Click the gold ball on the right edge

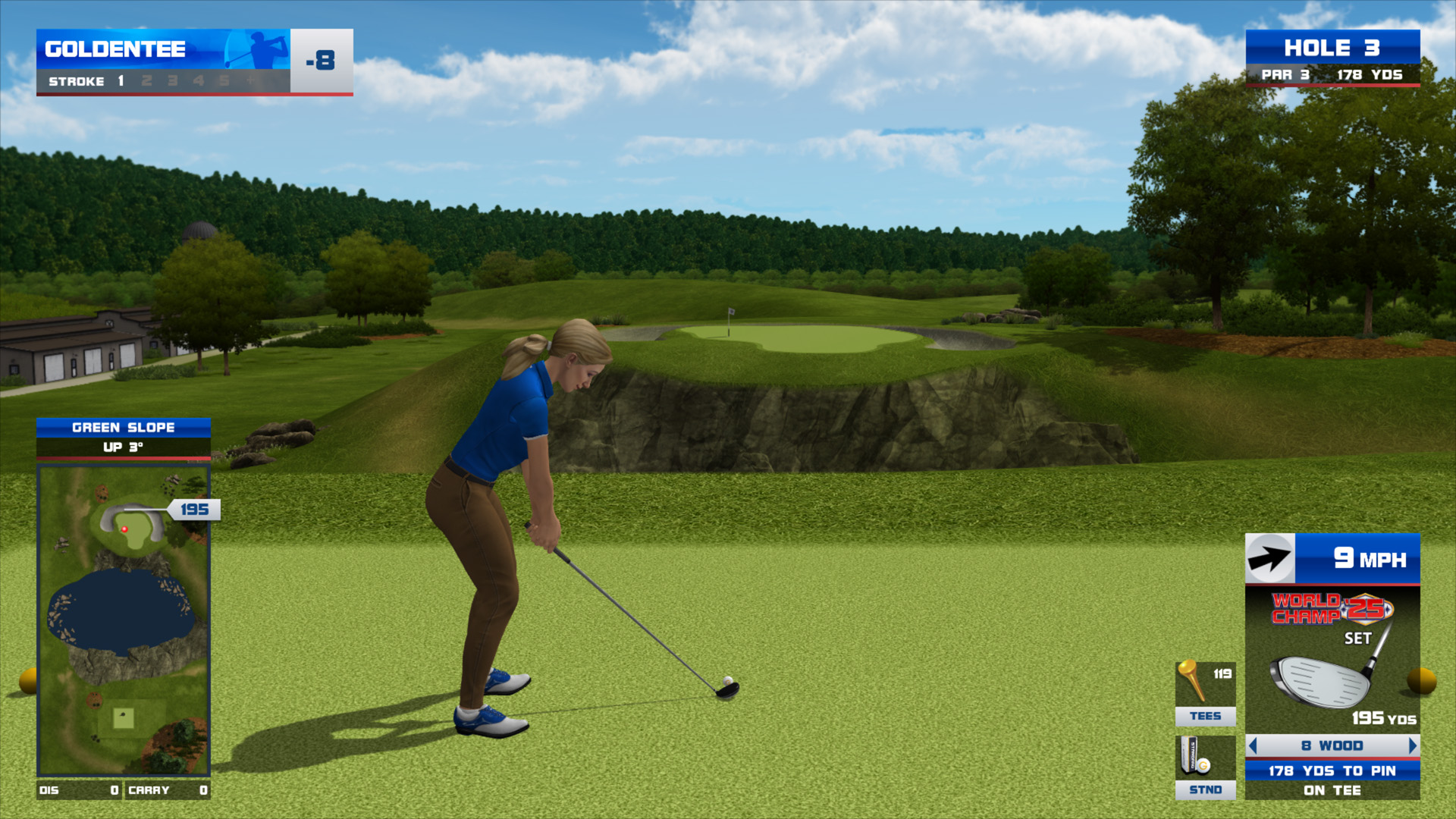1422,680
